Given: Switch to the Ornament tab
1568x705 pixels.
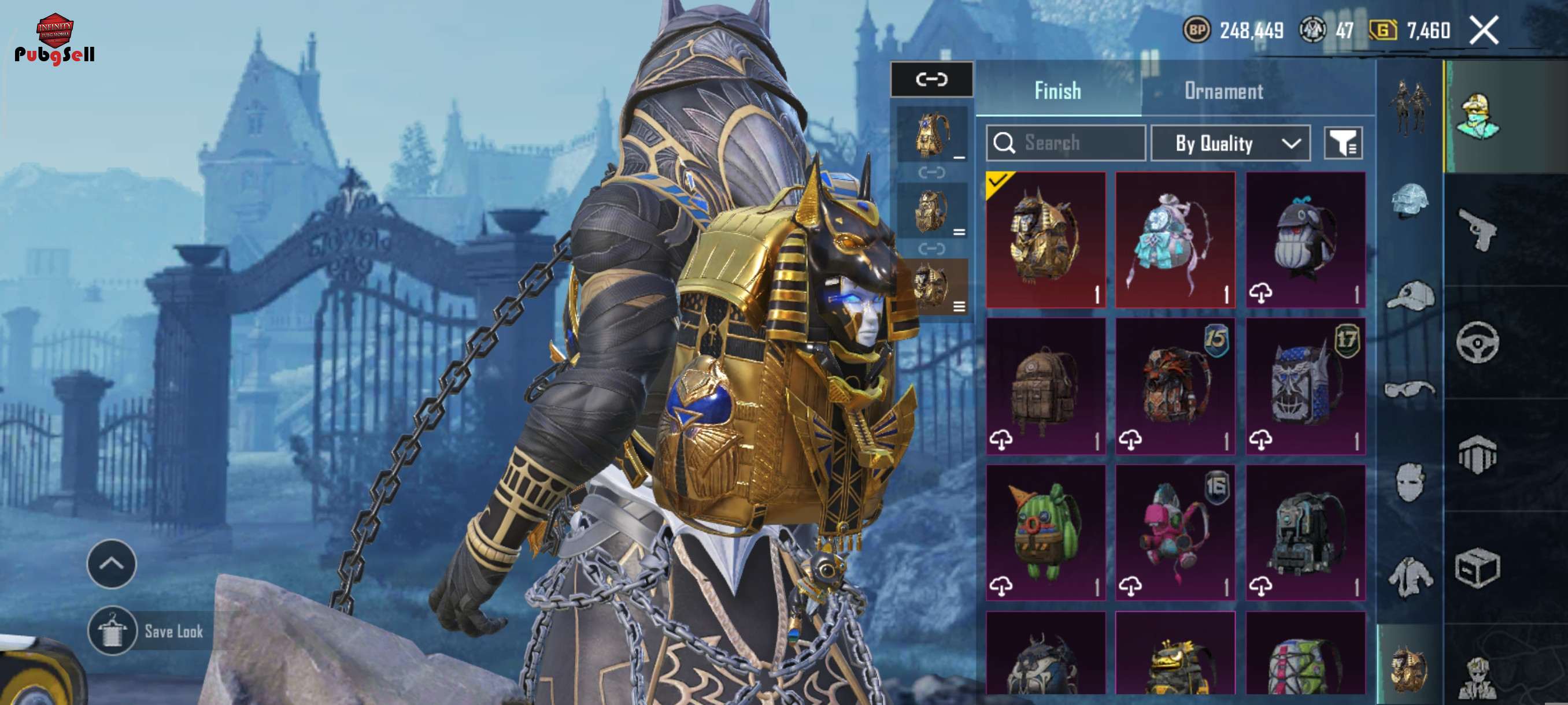Looking at the screenshot, I should (x=1223, y=91).
